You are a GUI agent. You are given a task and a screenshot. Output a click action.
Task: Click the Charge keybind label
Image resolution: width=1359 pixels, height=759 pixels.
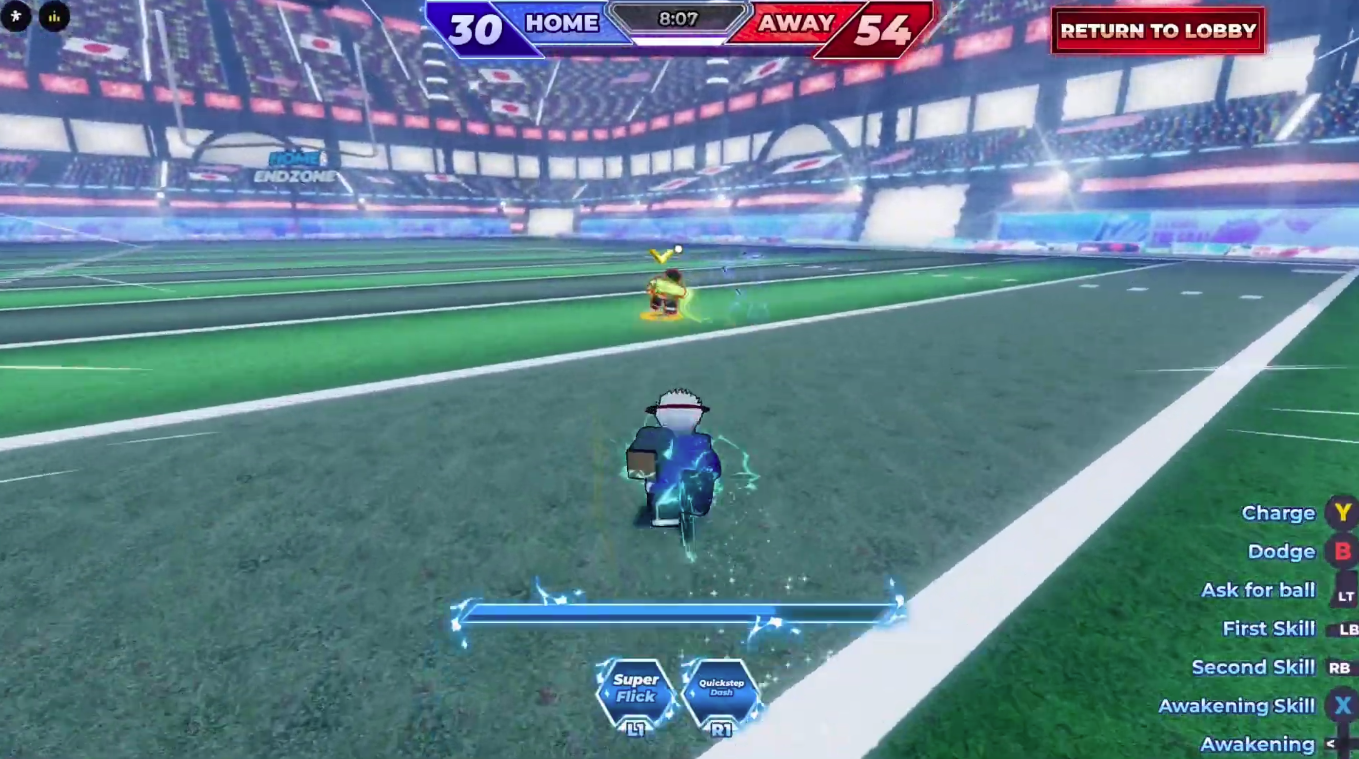[1278, 513]
